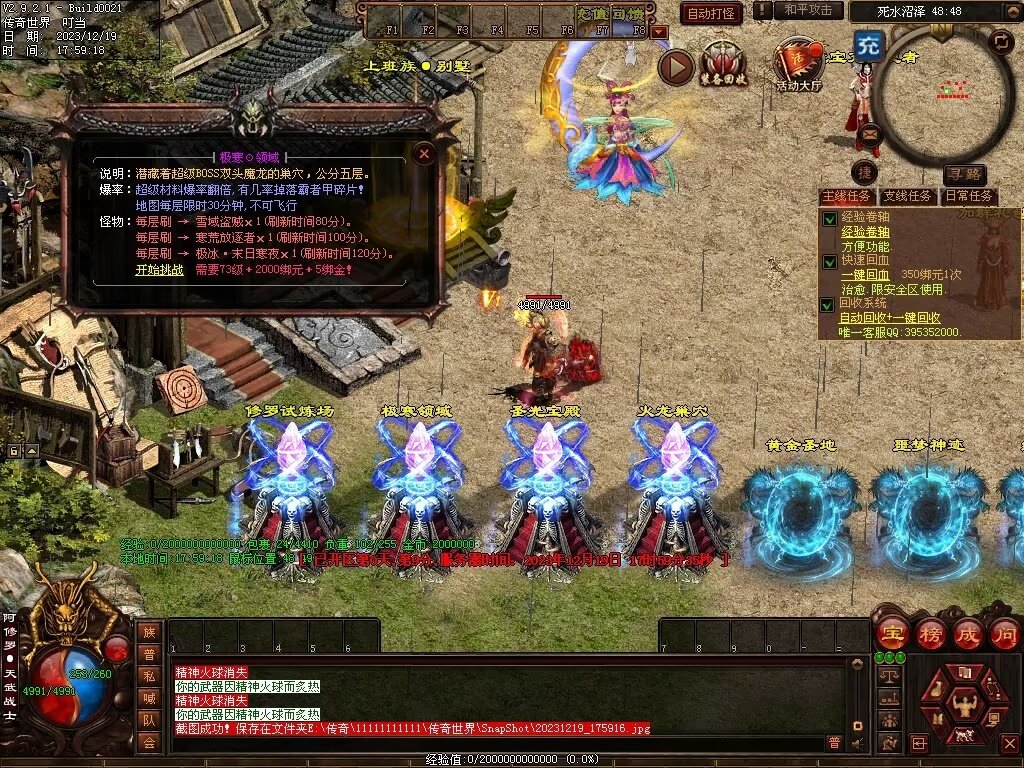
Task: Open the 装备回收 equipment recycle icon
Action: point(723,66)
